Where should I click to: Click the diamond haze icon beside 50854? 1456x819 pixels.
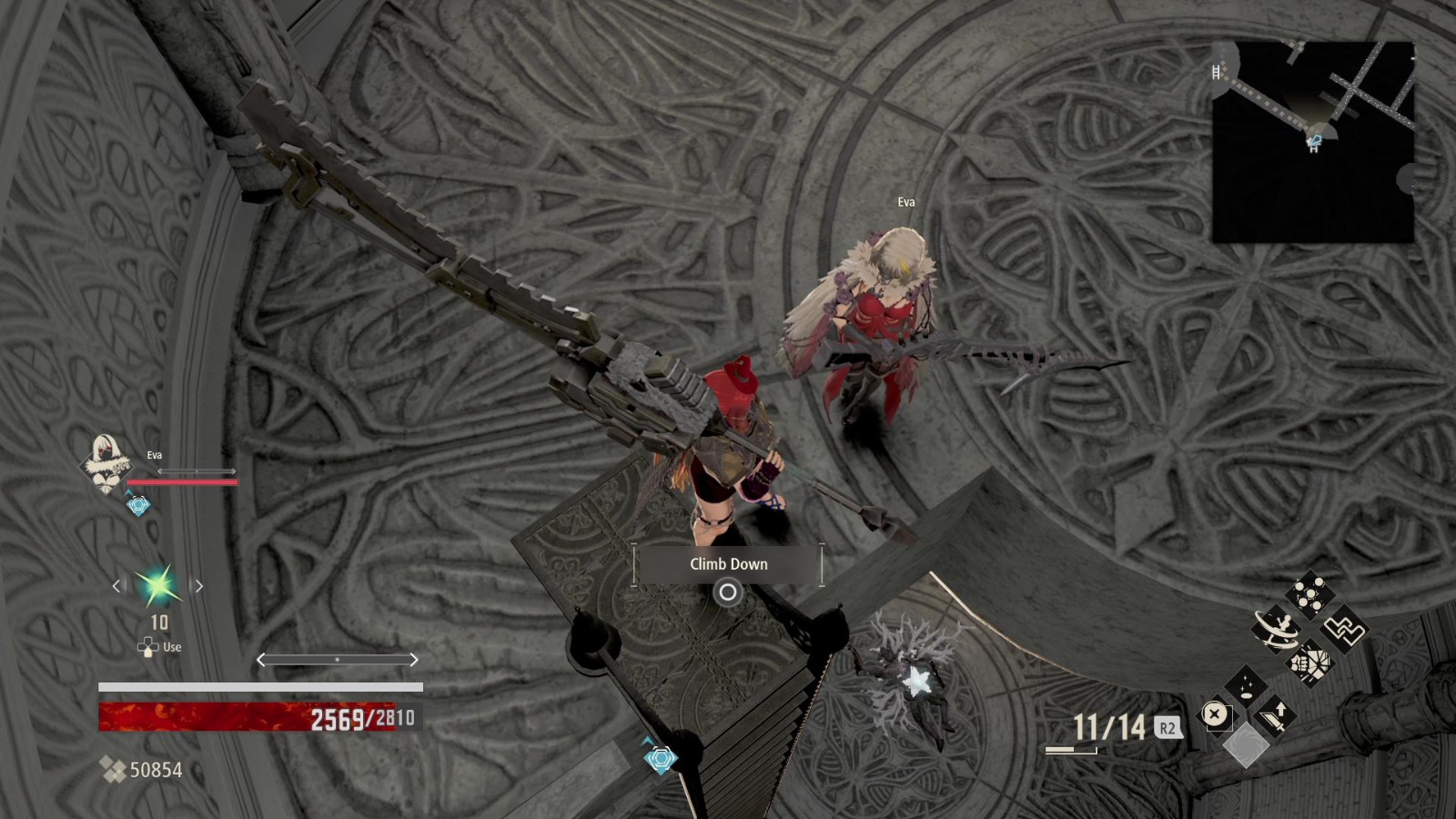pos(114,769)
